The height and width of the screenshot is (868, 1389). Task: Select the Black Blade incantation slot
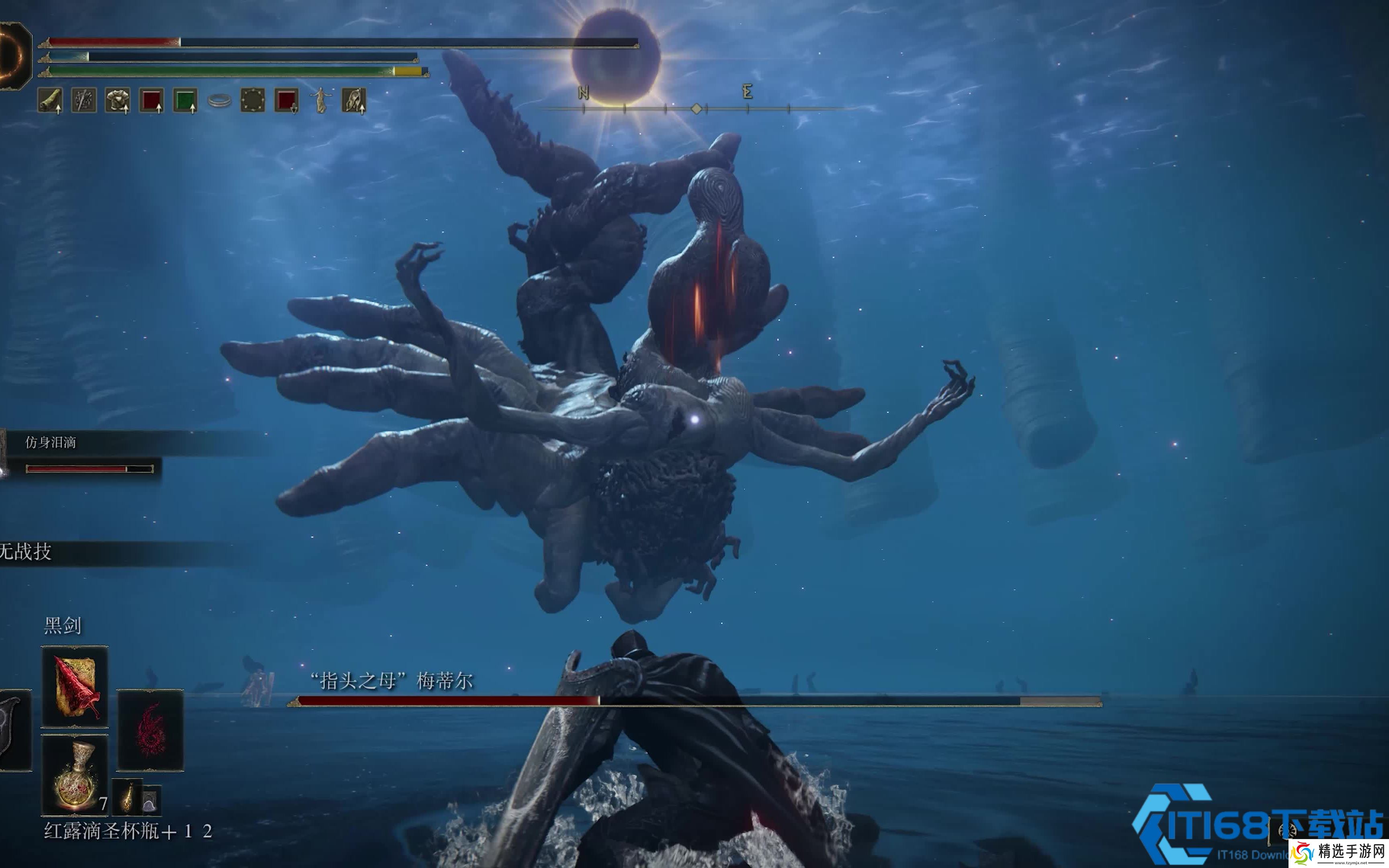pyautogui.click(x=75, y=687)
